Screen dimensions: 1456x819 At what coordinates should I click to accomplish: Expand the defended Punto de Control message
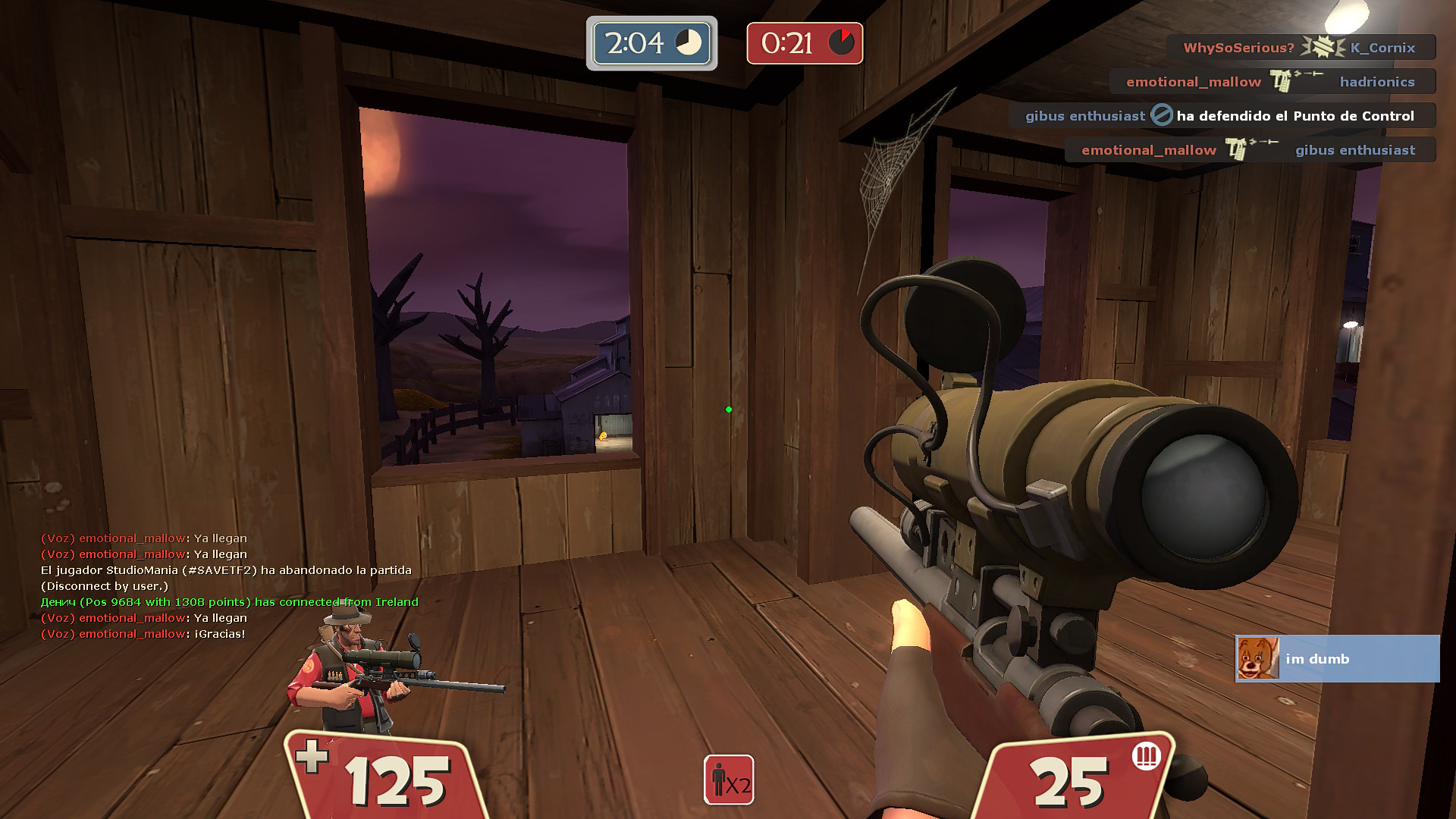[1294, 115]
